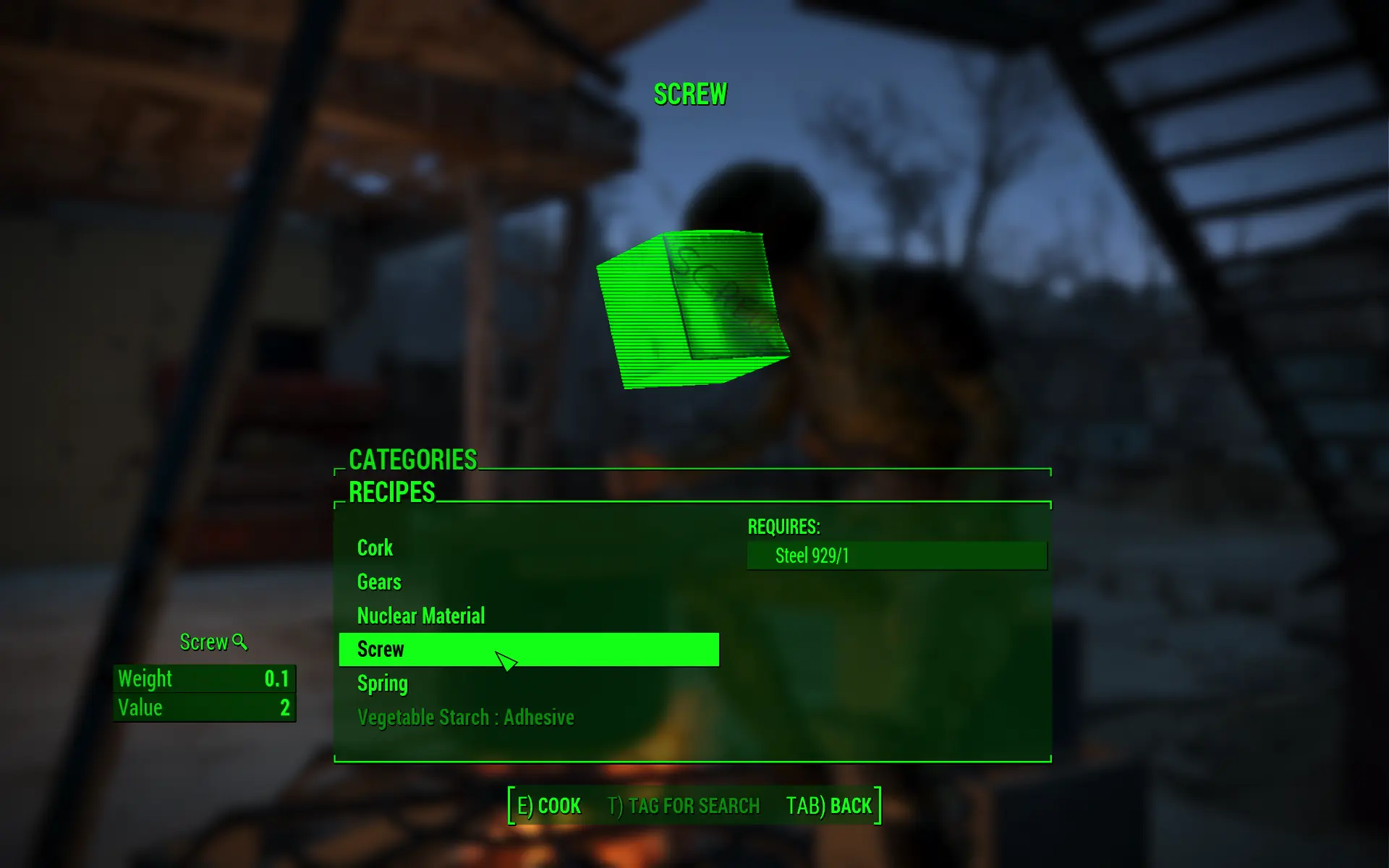1389x868 pixels.
Task: Click the Cook button
Action: [x=549, y=806]
